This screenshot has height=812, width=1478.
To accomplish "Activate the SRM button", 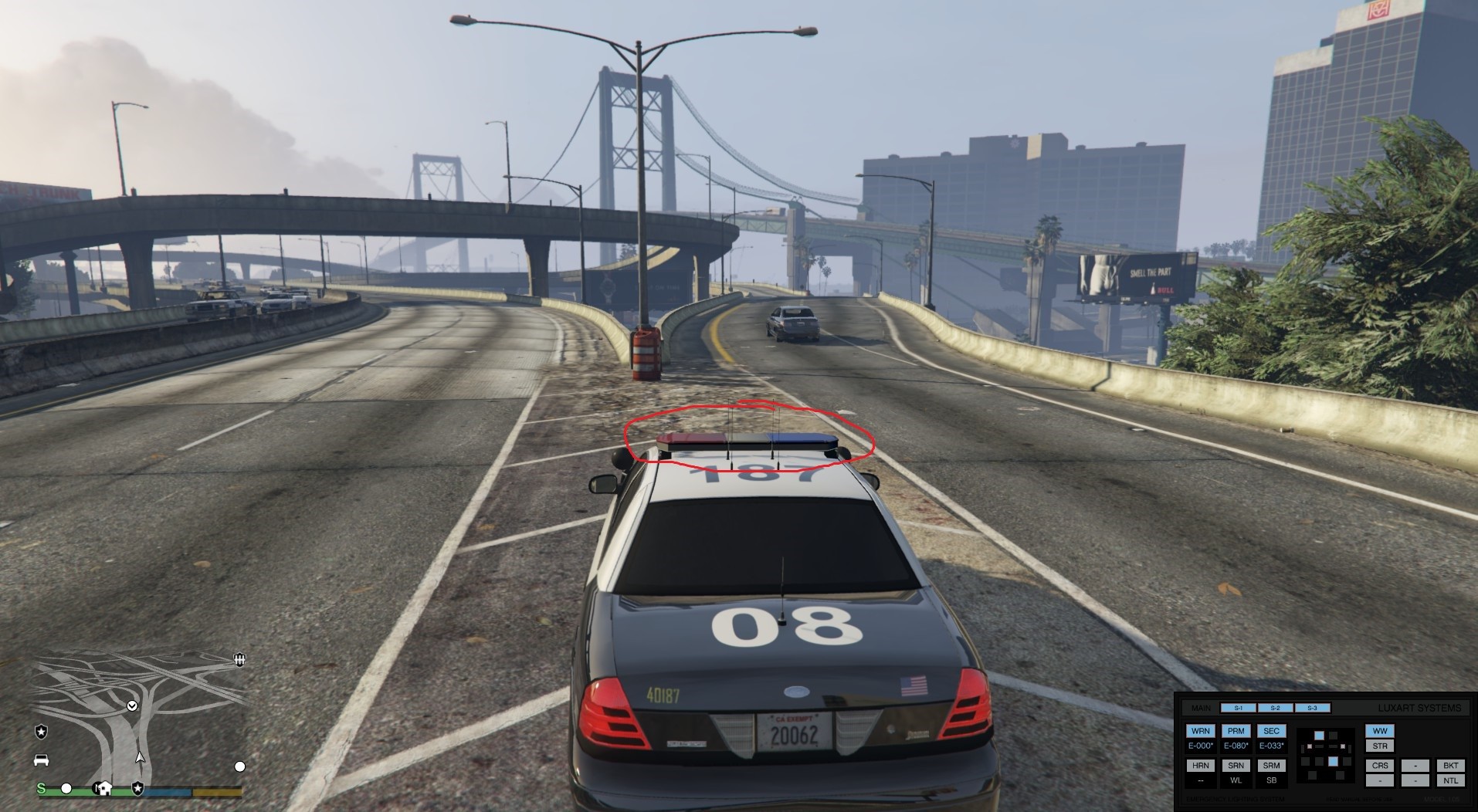I will 1271,766.
